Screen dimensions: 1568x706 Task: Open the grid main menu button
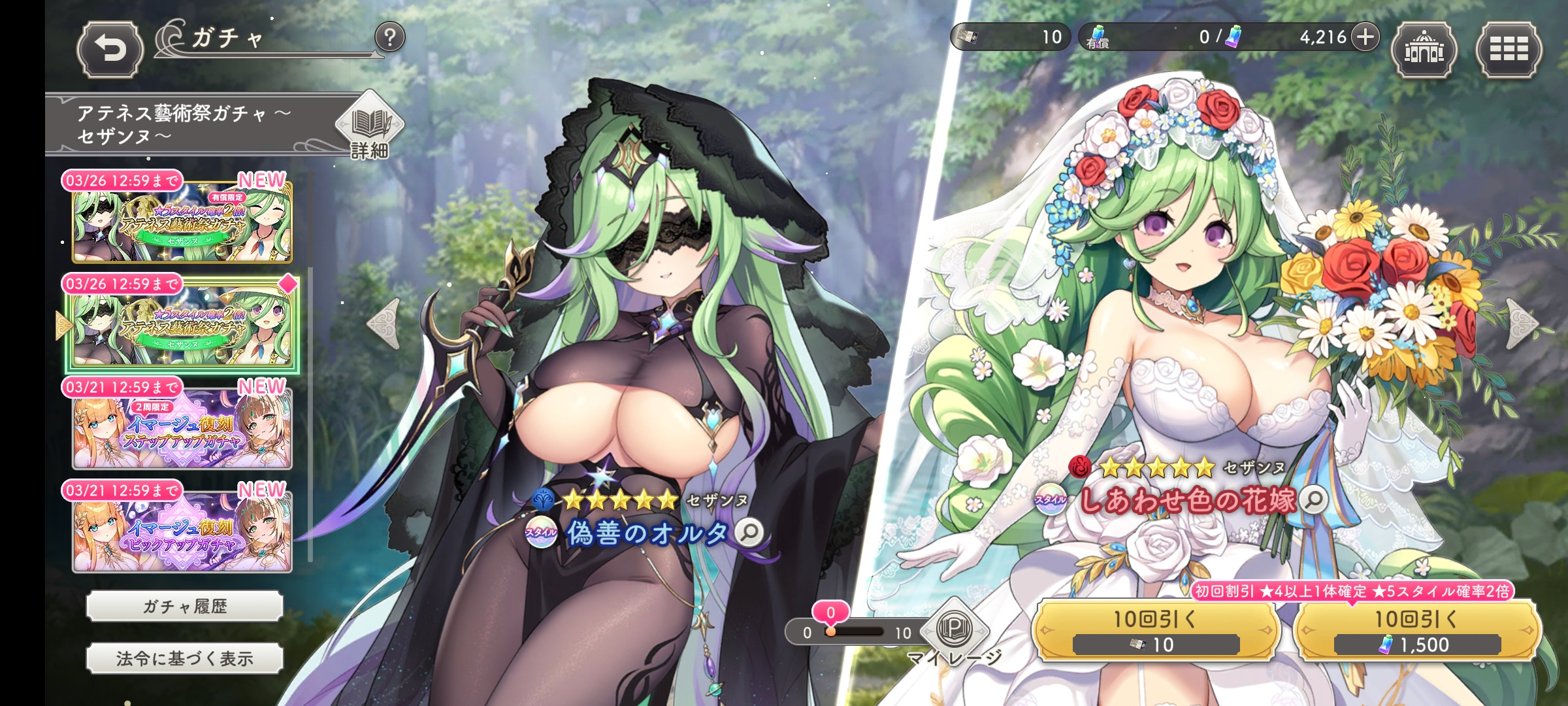pos(1509,50)
